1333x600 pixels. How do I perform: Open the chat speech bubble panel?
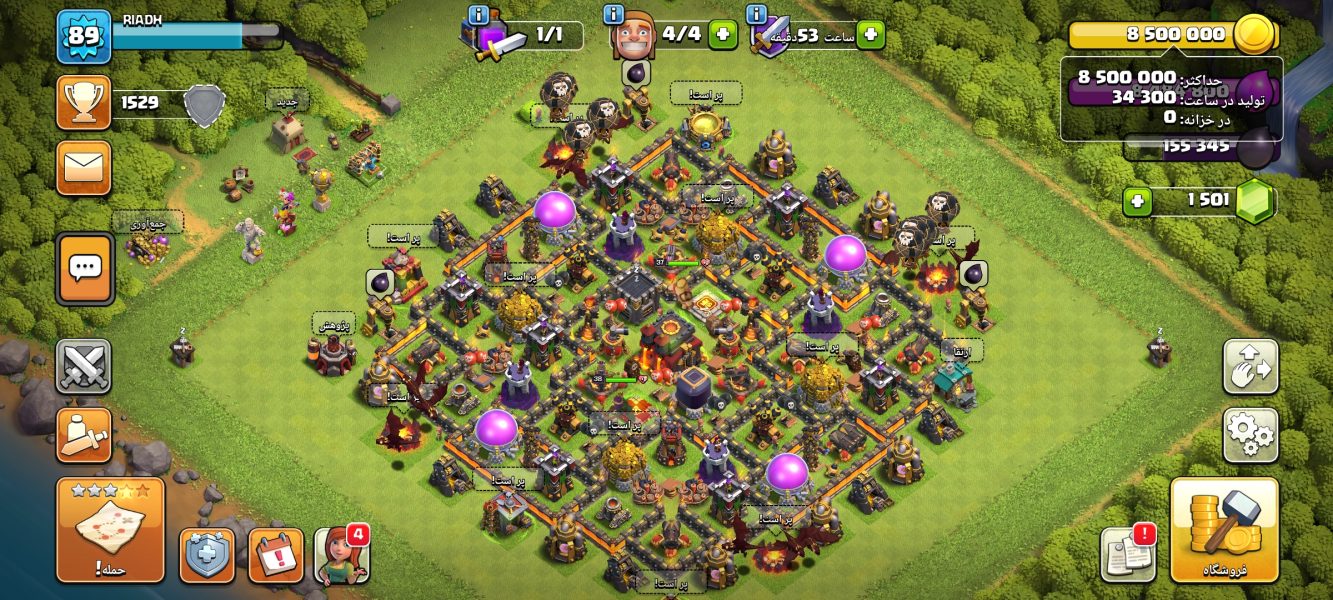point(85,268)
